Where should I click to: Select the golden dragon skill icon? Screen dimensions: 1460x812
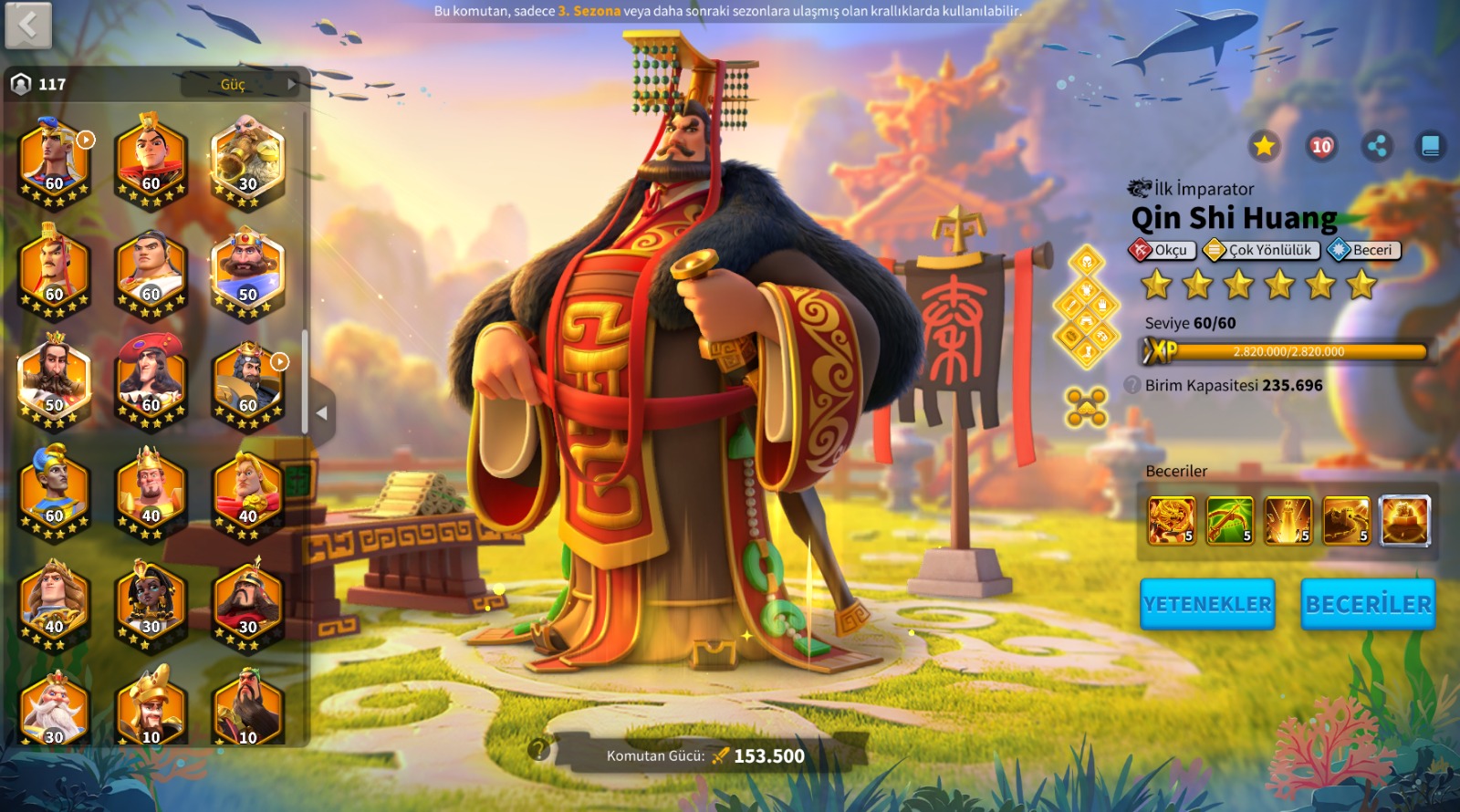tap(1172, 521)
